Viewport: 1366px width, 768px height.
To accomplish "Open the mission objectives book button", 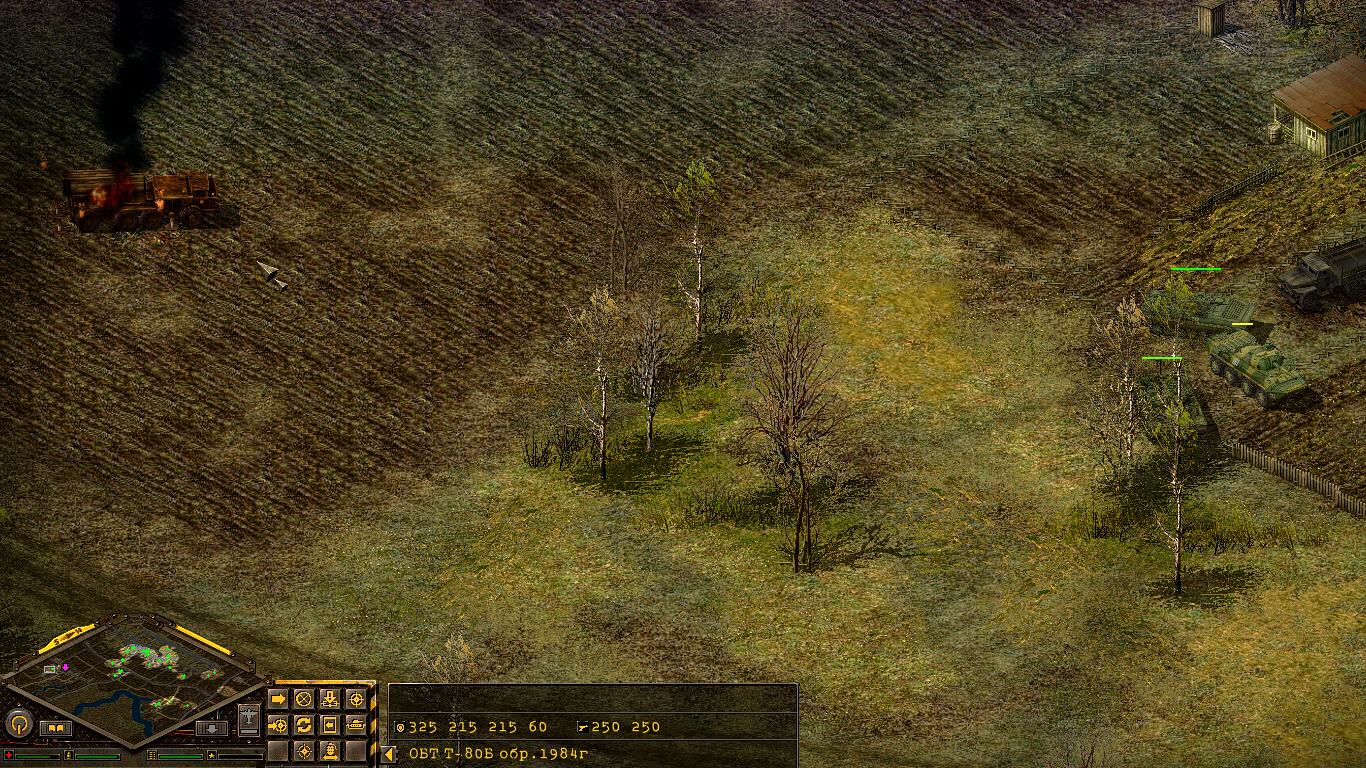I will pyautogui.click(x=56, y=727).
